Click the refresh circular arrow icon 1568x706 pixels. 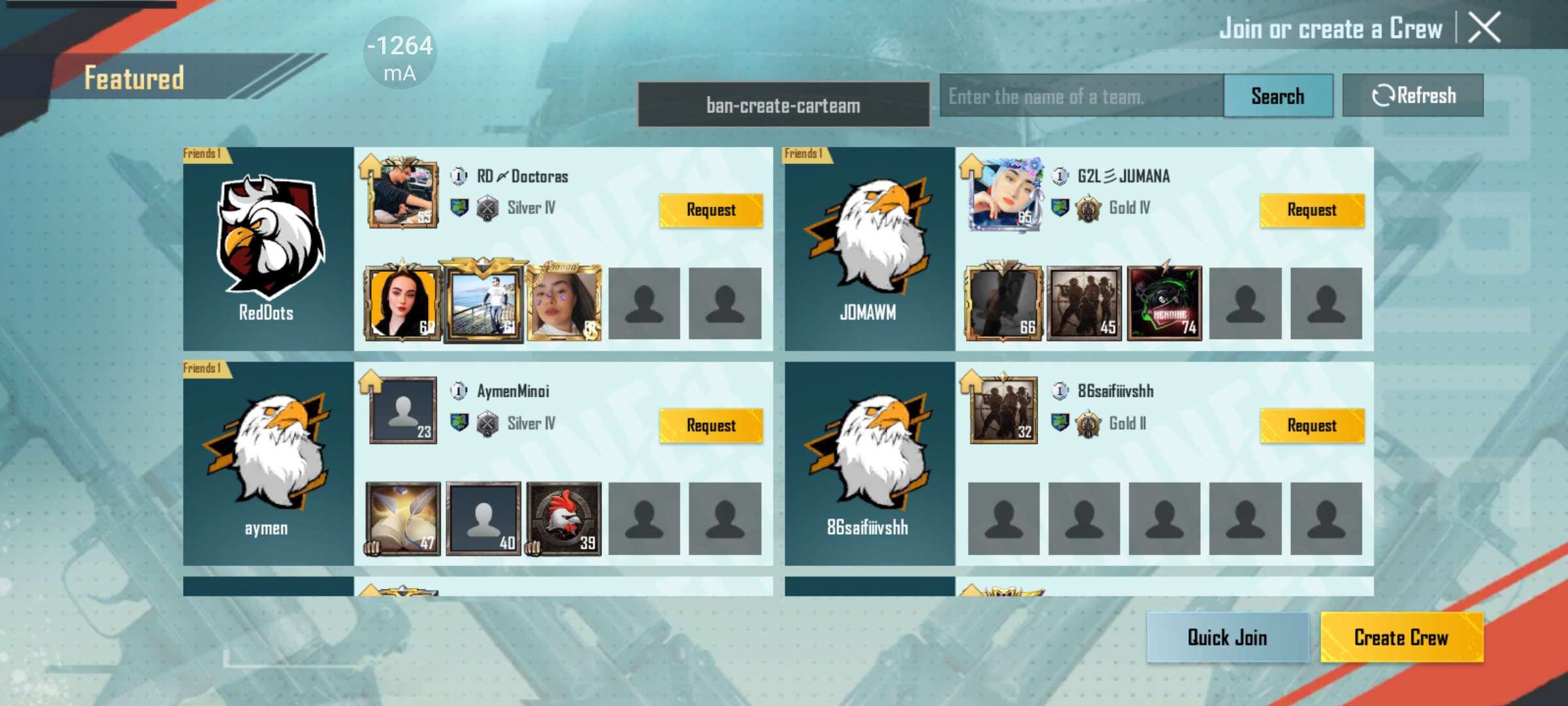pos(1382,95)
